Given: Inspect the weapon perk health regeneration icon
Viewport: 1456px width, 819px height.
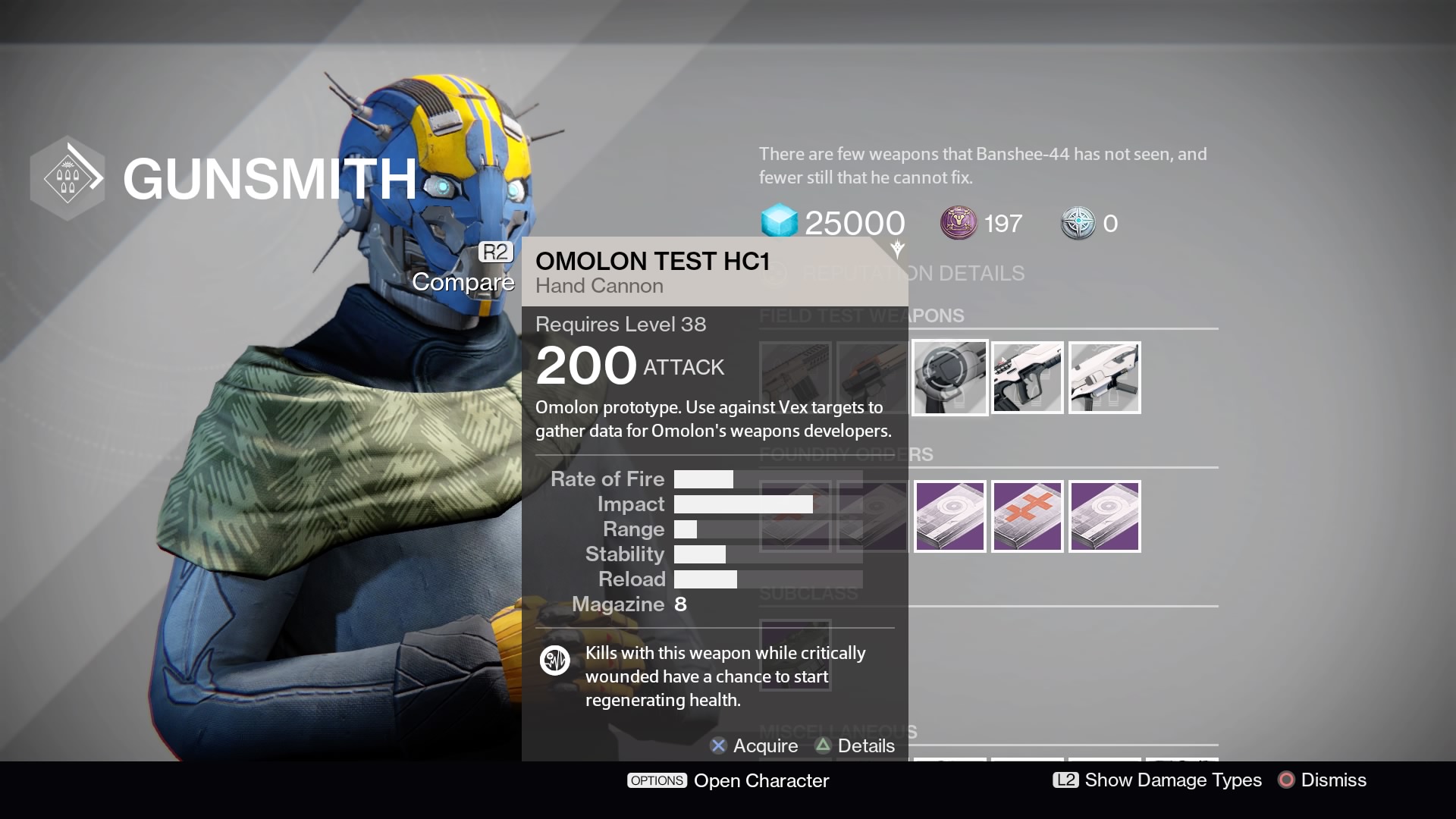Looking at the screenshot, I should pos(554,661).
